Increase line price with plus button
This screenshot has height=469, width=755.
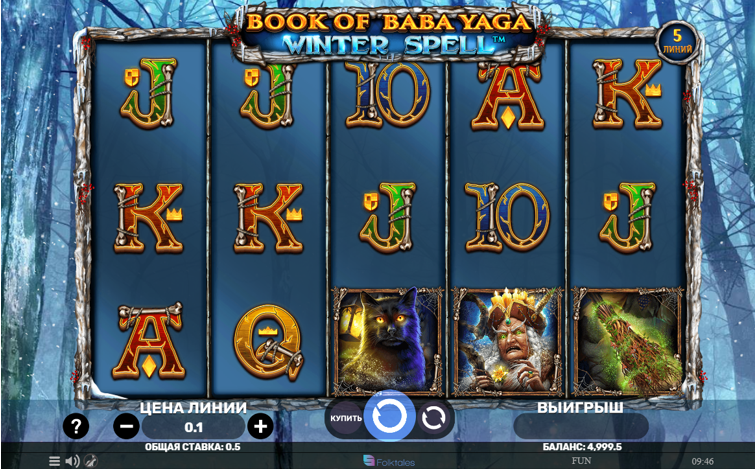pyautogui.click(x=260, y=426)
